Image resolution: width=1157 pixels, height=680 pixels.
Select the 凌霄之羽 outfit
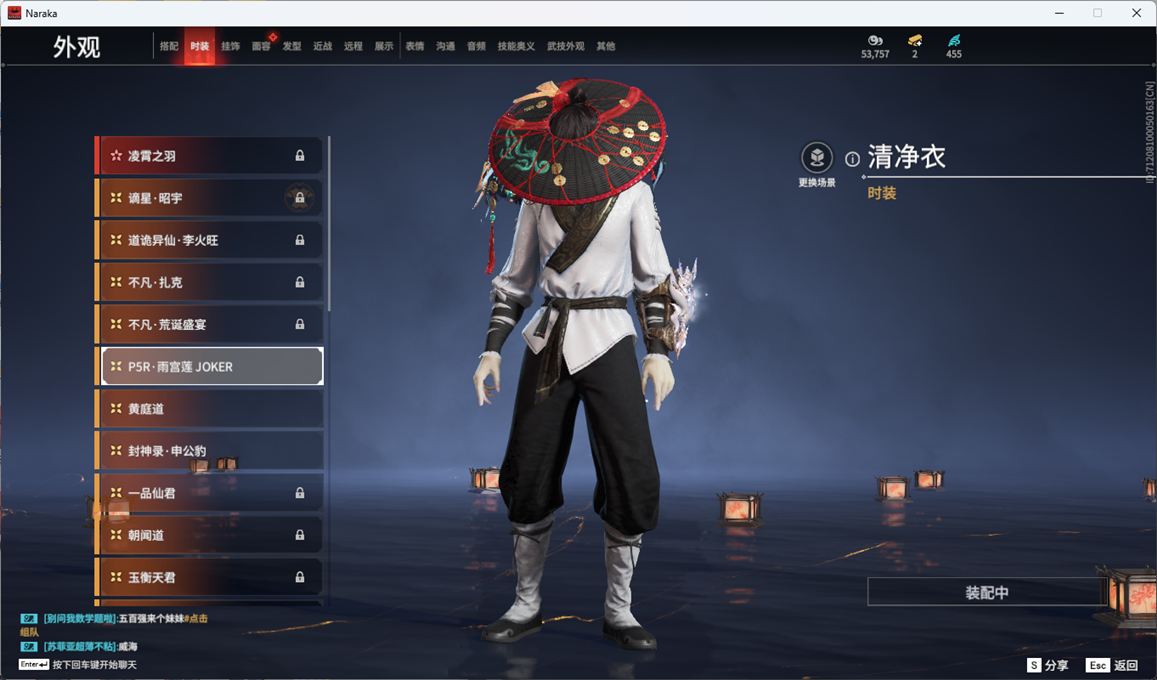point(210,156)
